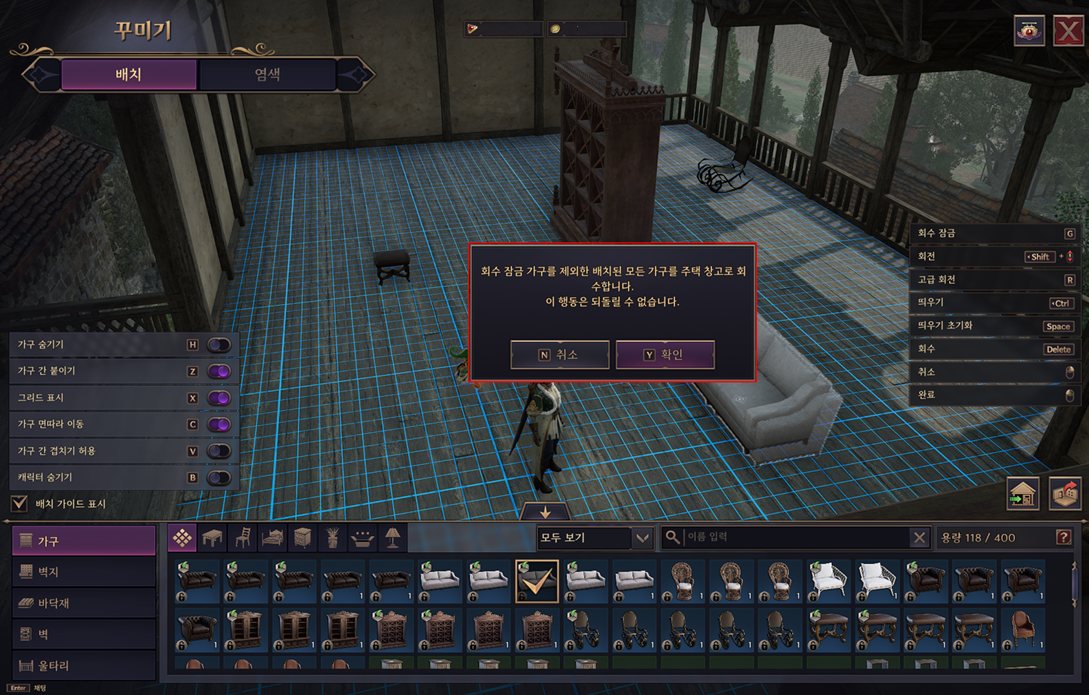Uncheck the 배치 가이드 표시 checkbox
The width and height of the screenshot is (1089, 695).
(19, 503)
